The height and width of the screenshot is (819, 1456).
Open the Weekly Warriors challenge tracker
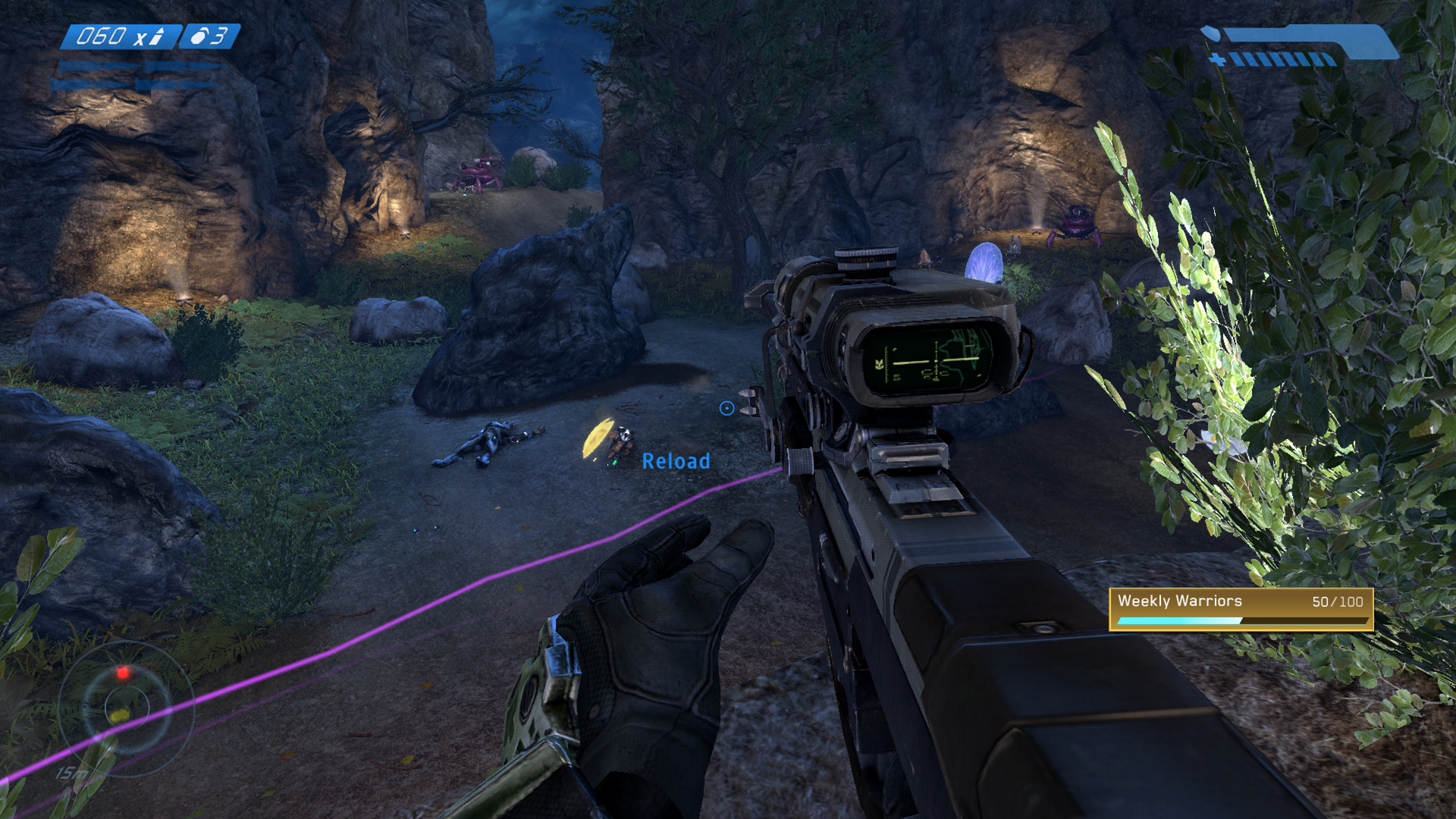click(x=1241, y=609)
